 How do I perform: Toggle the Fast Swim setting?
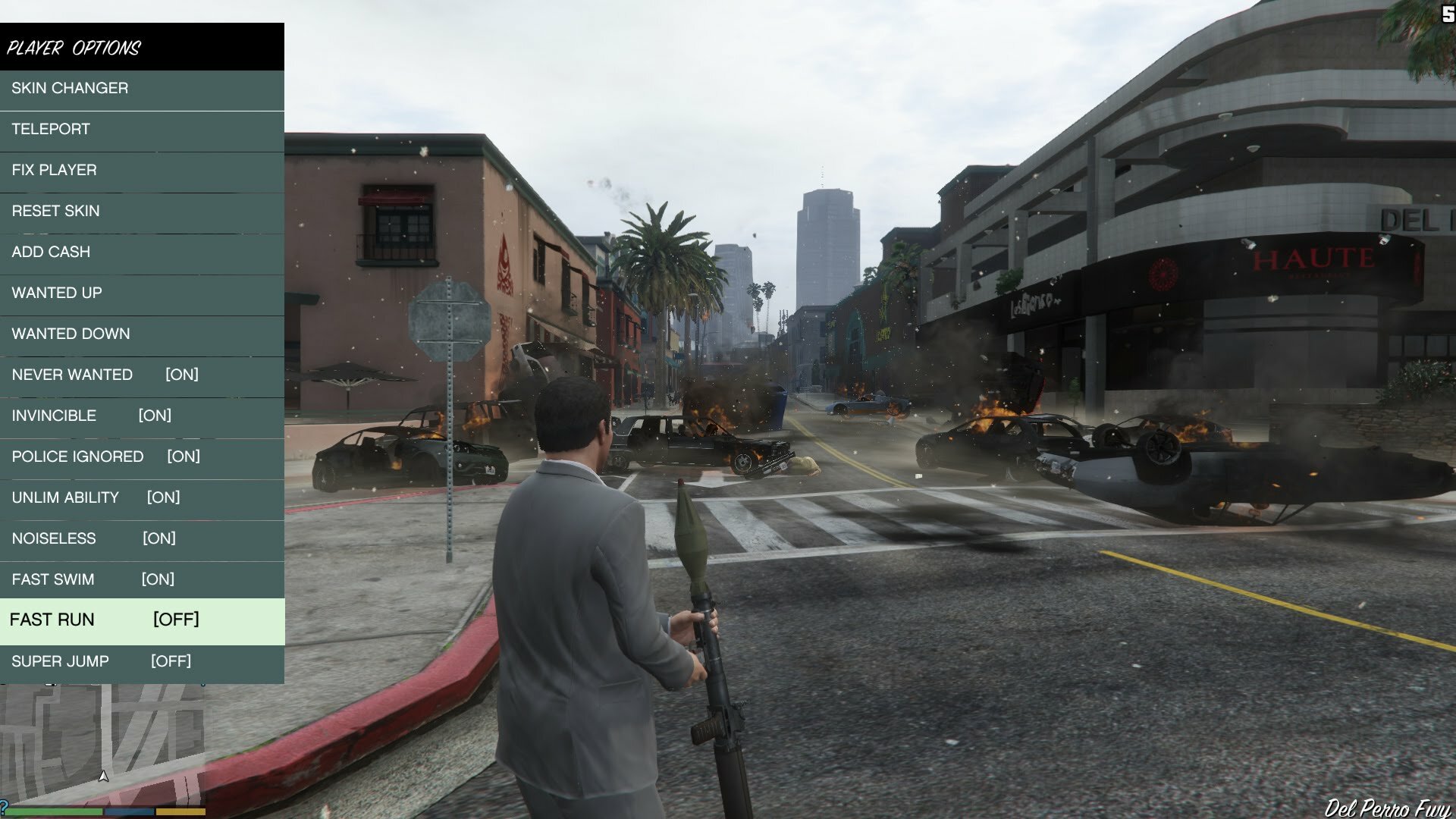pos(142,580)
